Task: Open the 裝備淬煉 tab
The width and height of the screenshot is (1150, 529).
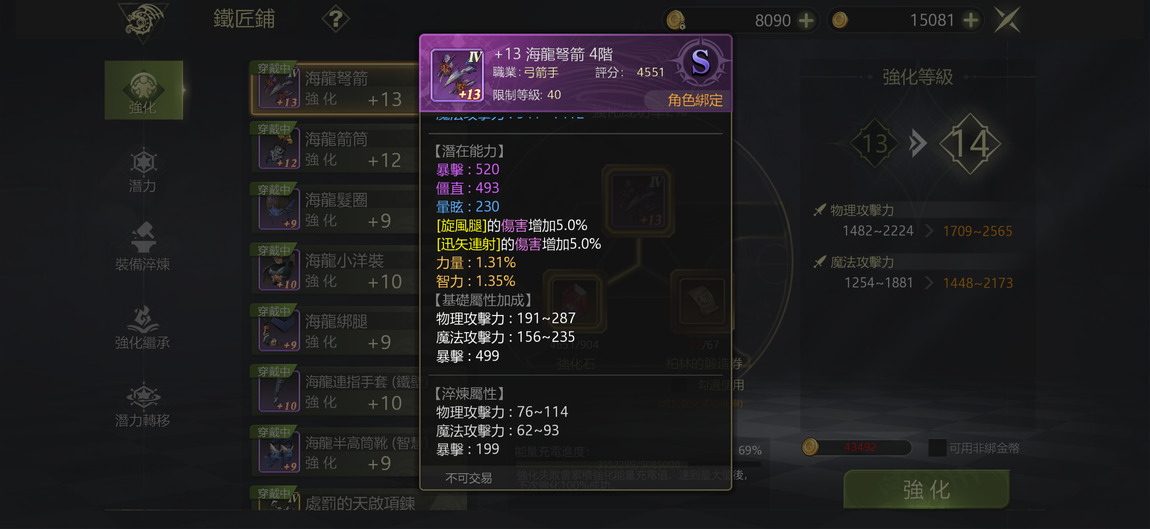Action: click(143, 247)
